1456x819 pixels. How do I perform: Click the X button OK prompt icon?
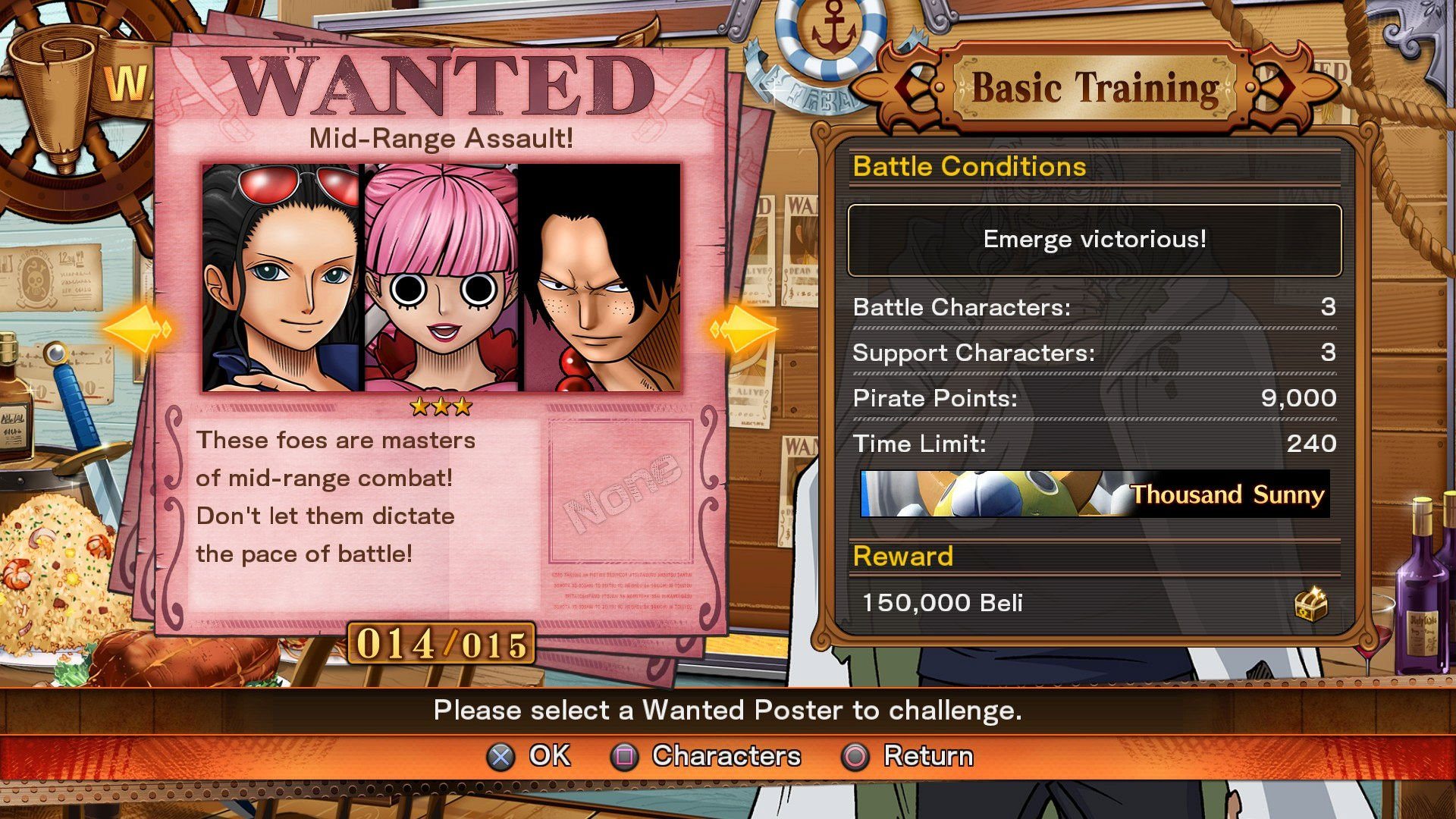pos(500,756)
